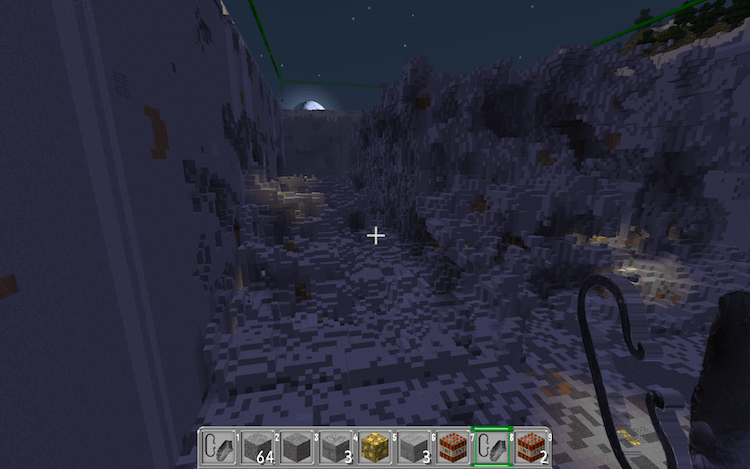Select the single TNT block without a count
750x469 pixels.
point(453,447)
